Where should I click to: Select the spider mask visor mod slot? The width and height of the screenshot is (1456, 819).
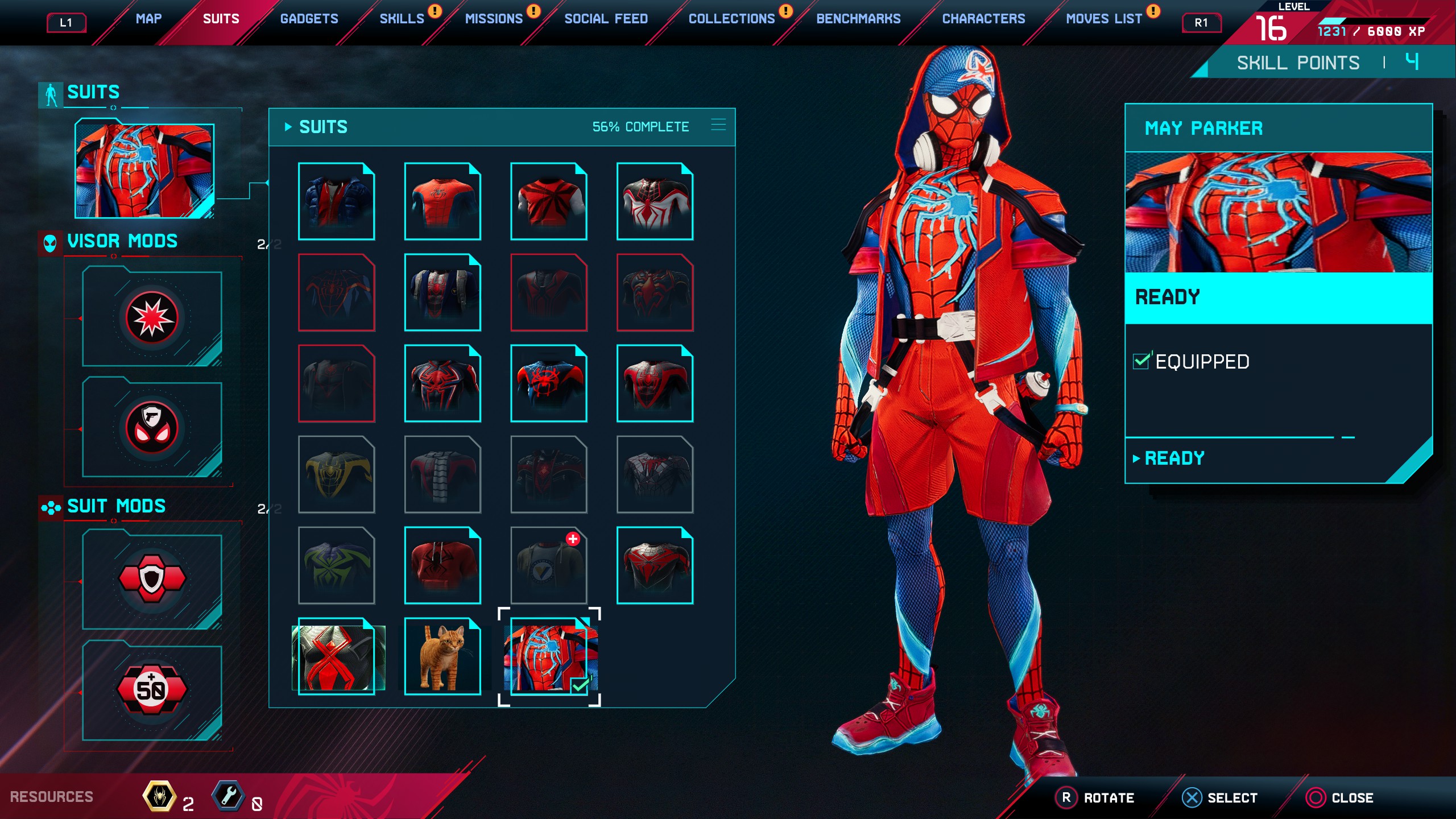(152, 428)
